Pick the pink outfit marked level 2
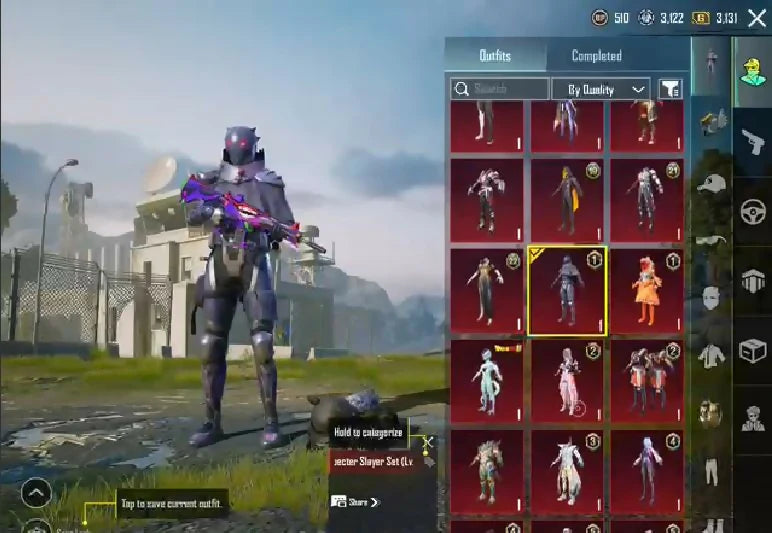The width and height of the screenshot is (772, 533). [567, 380]
